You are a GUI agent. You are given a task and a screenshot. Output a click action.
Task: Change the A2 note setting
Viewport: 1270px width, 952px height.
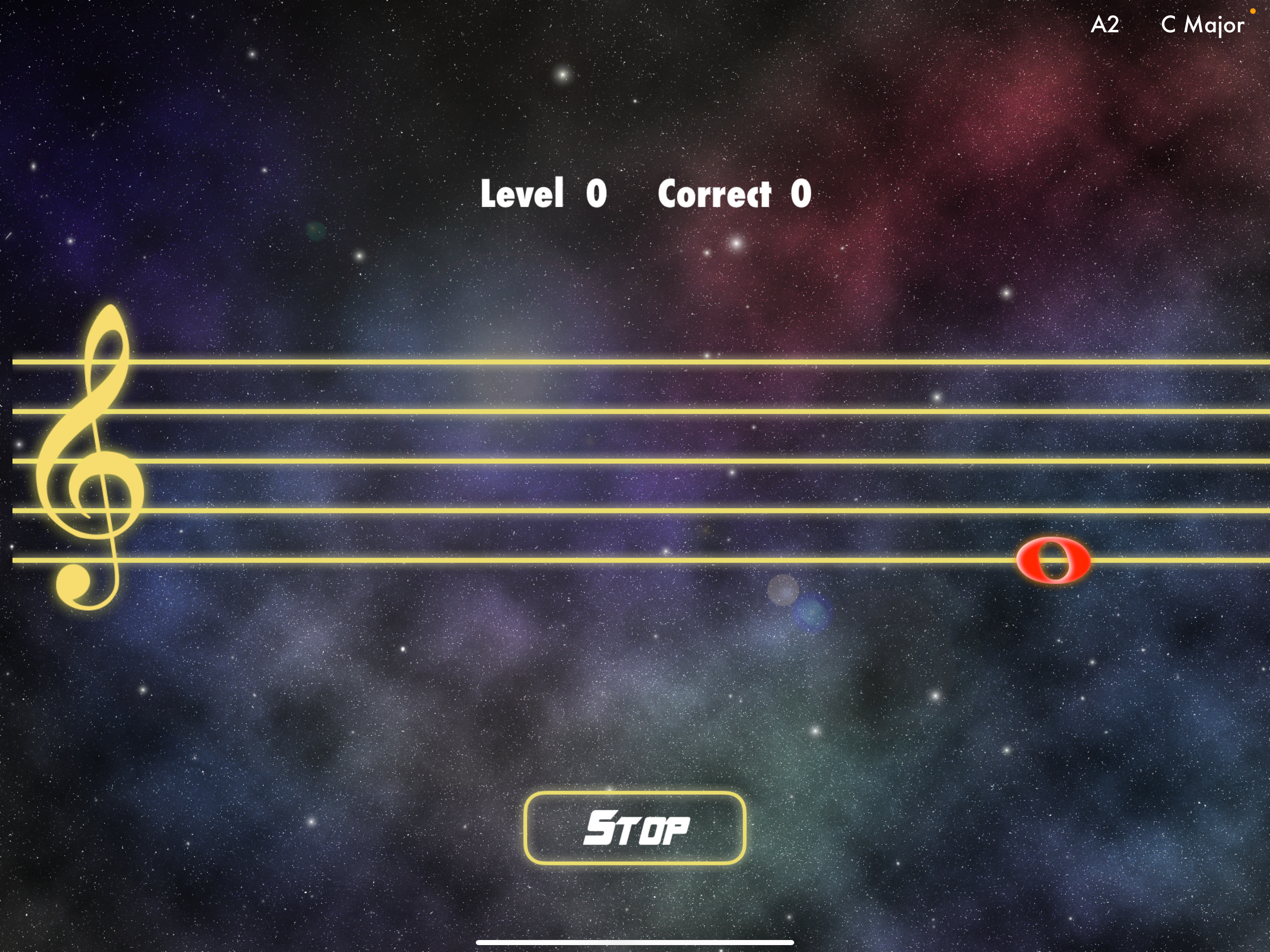click(x=1105, y=24)
